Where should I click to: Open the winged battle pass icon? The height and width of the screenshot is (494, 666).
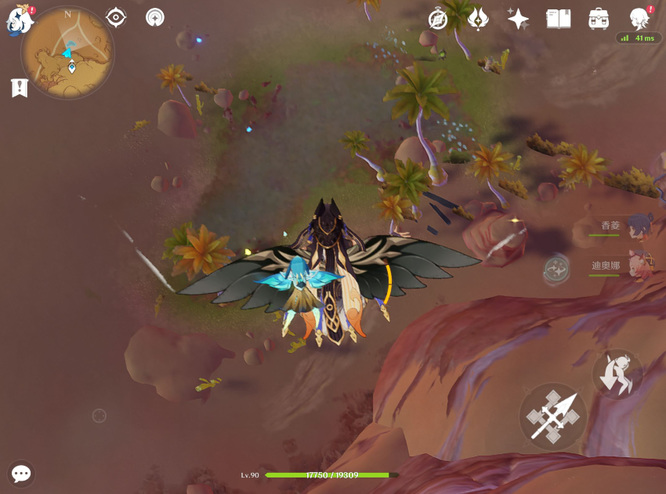[477, 18]
